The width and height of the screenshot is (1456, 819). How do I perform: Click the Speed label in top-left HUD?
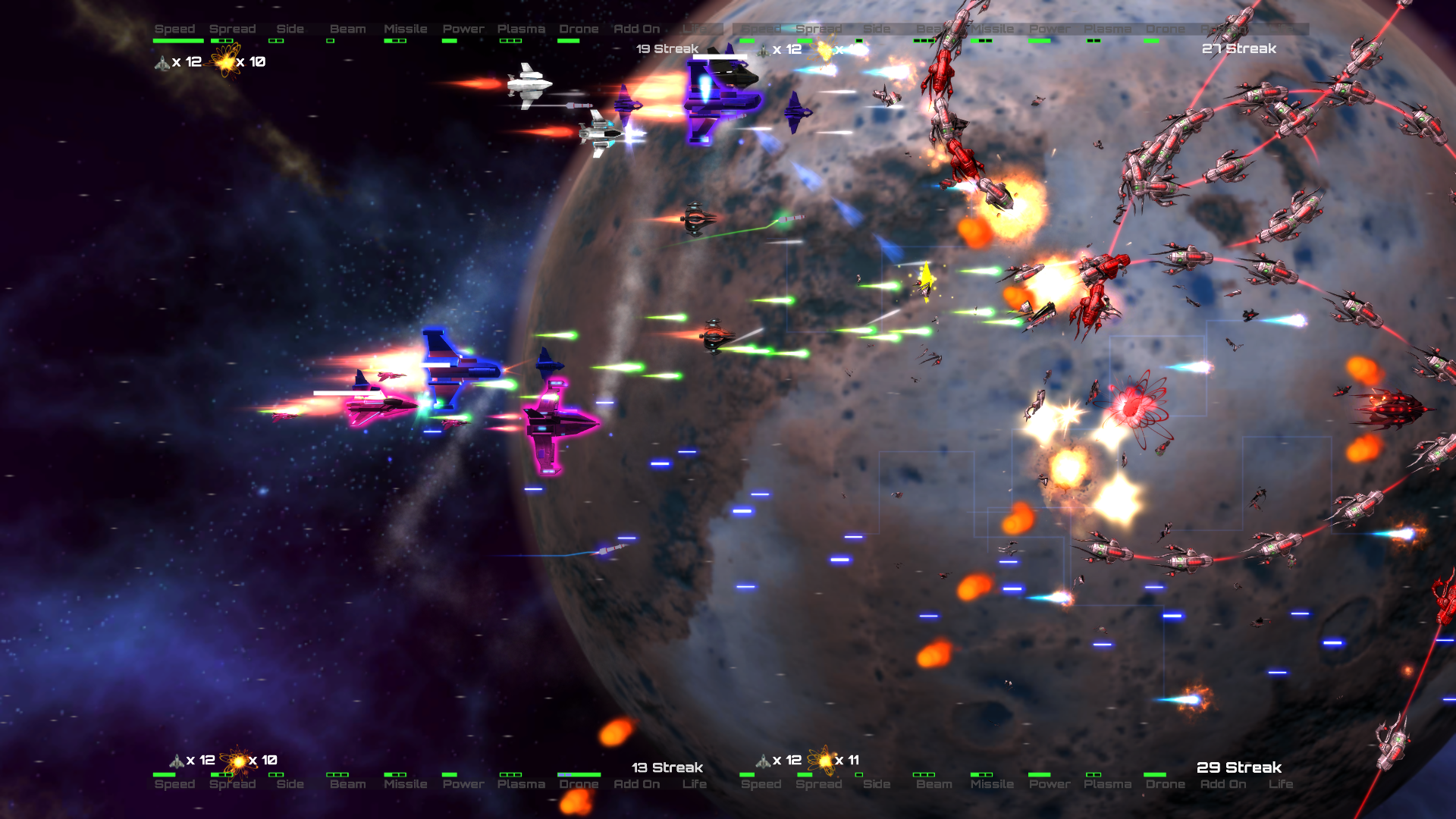(x=174, y=29)
